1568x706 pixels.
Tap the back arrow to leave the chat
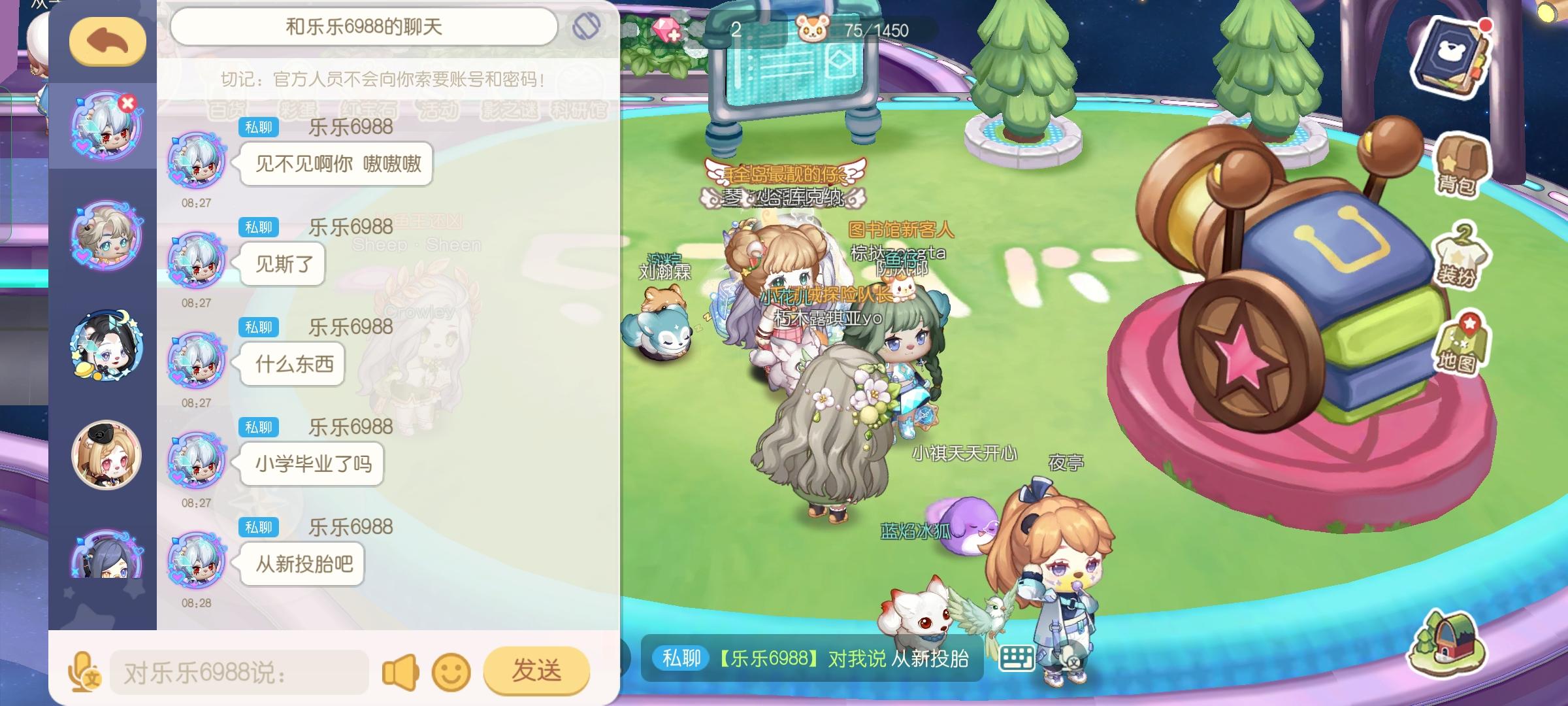click(x=106, y=41)
